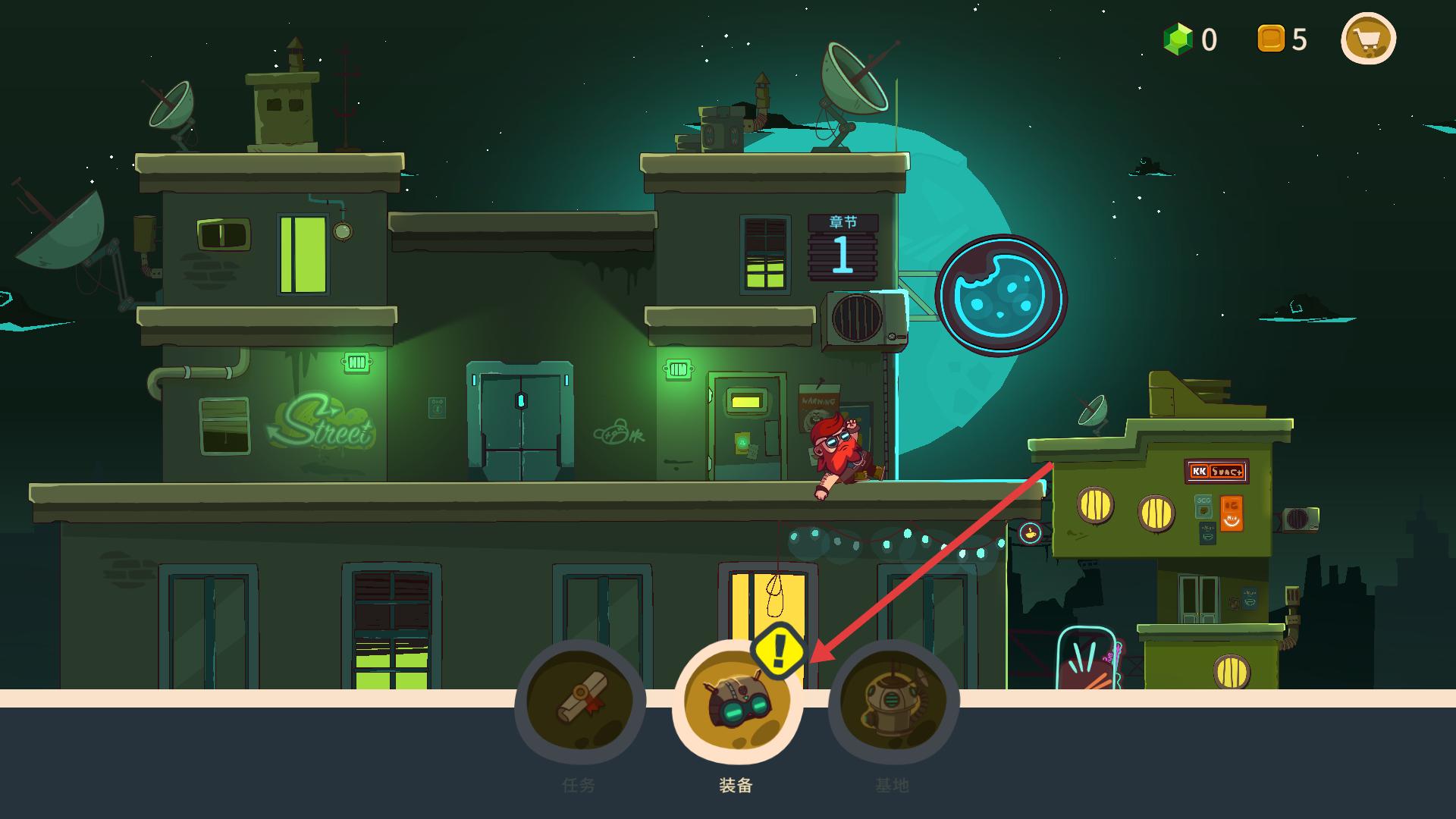
Task: Open the shop cart button
Action: [1368, 39]
